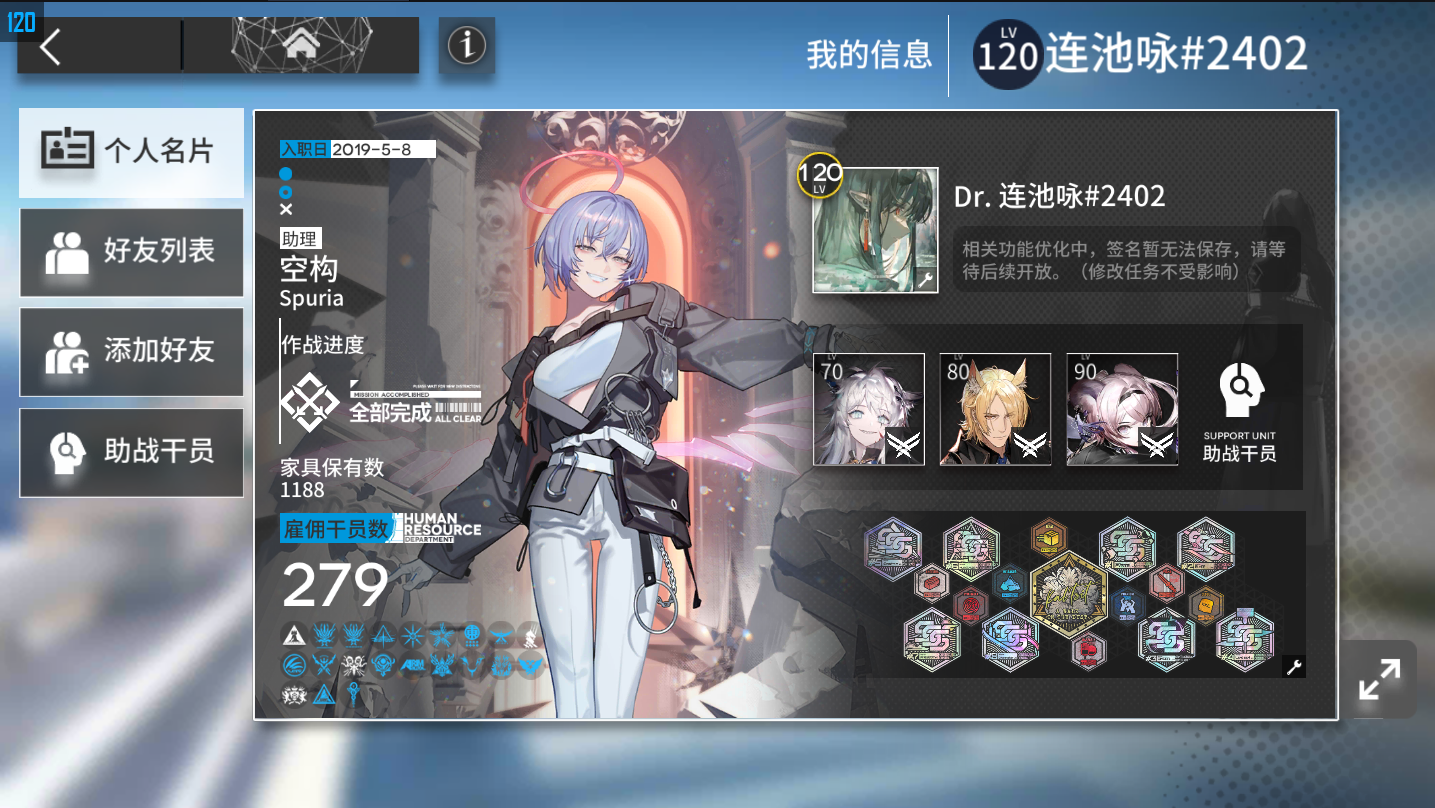Click the LV120 badge next to the username
Viewport: 1435px width, 808px height.
[1007, 56]
